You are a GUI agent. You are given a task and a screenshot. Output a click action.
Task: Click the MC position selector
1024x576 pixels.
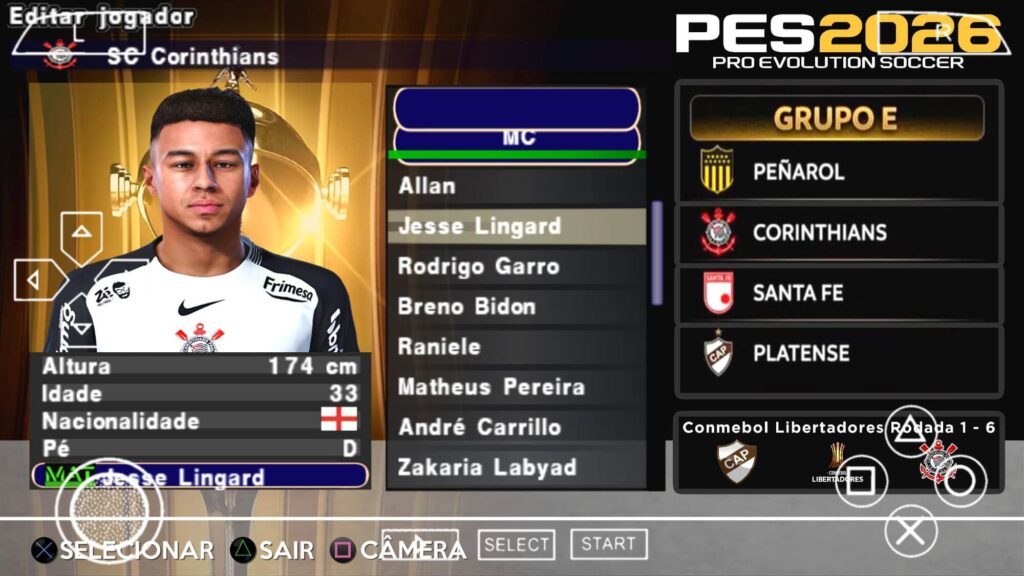pyautogui.click(x=517, y=139)
